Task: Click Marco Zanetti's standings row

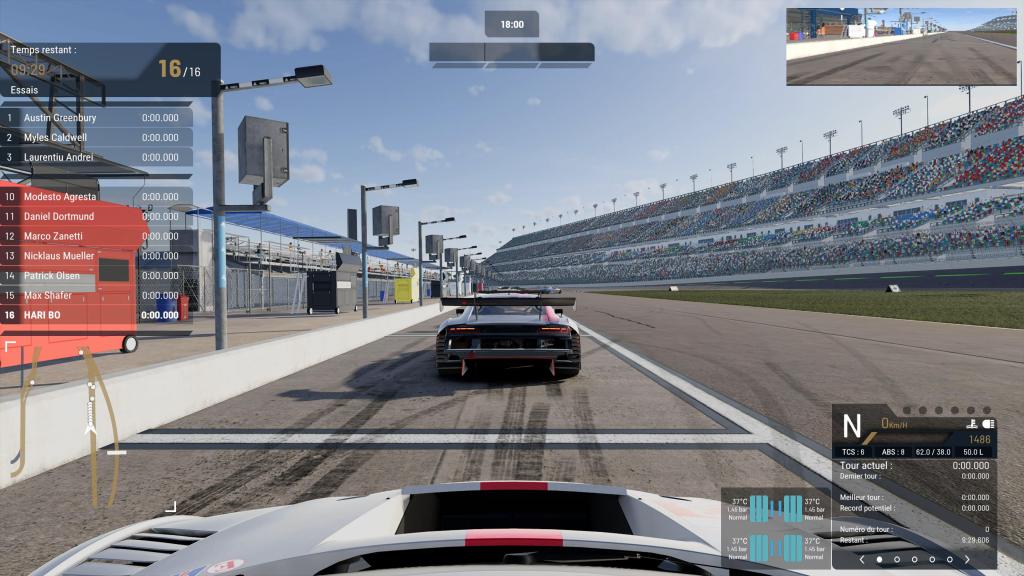Action: [x=97, y=236]
